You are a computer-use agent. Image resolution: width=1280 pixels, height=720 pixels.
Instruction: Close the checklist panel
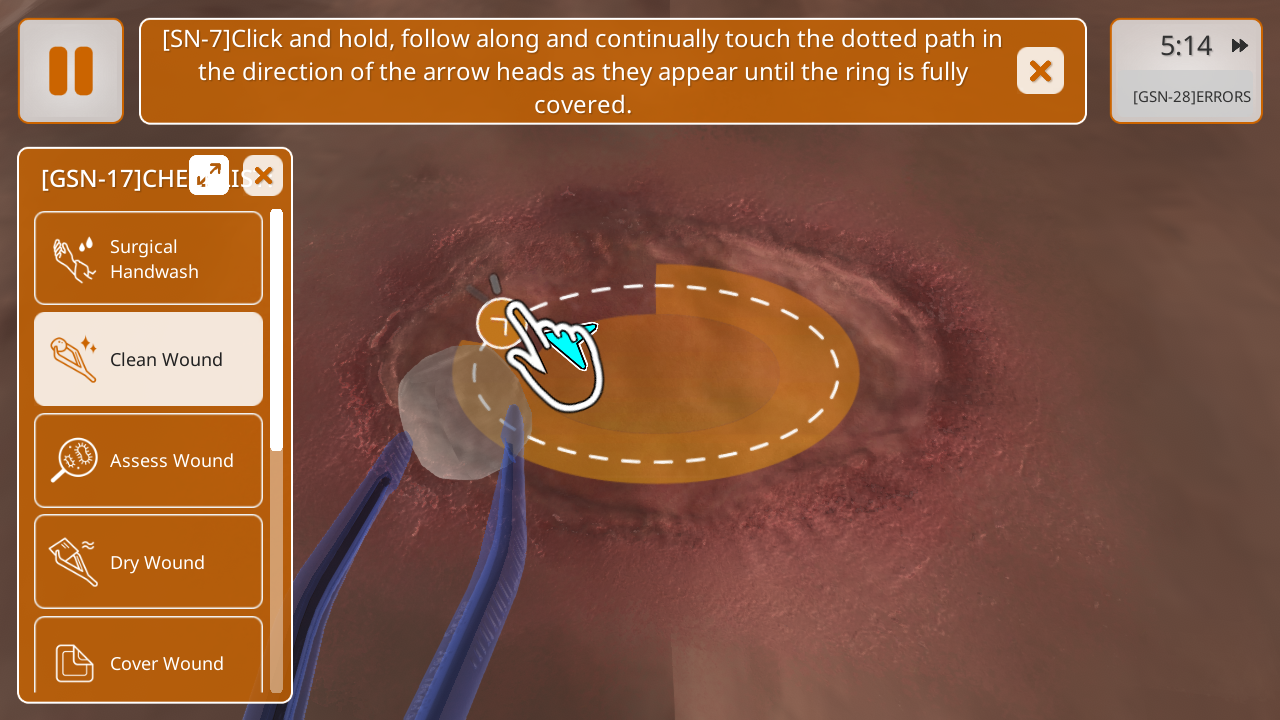tap(263, 175)
